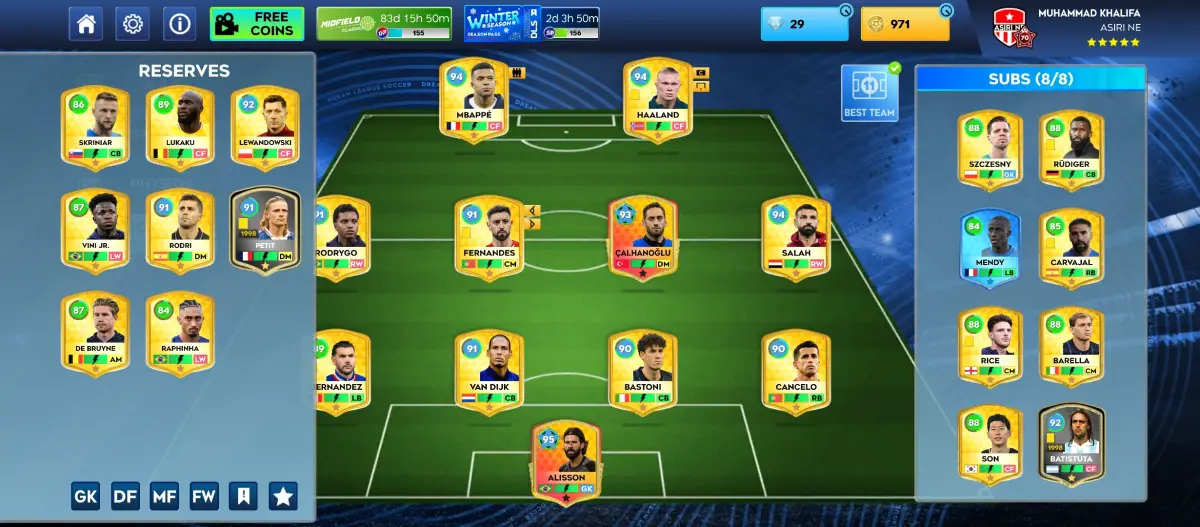Pick goalkeeper Alisson's card
Image resolution: width=1200 pixels, height=527 pixels.
pyautogui.click(x=567, y=460)
